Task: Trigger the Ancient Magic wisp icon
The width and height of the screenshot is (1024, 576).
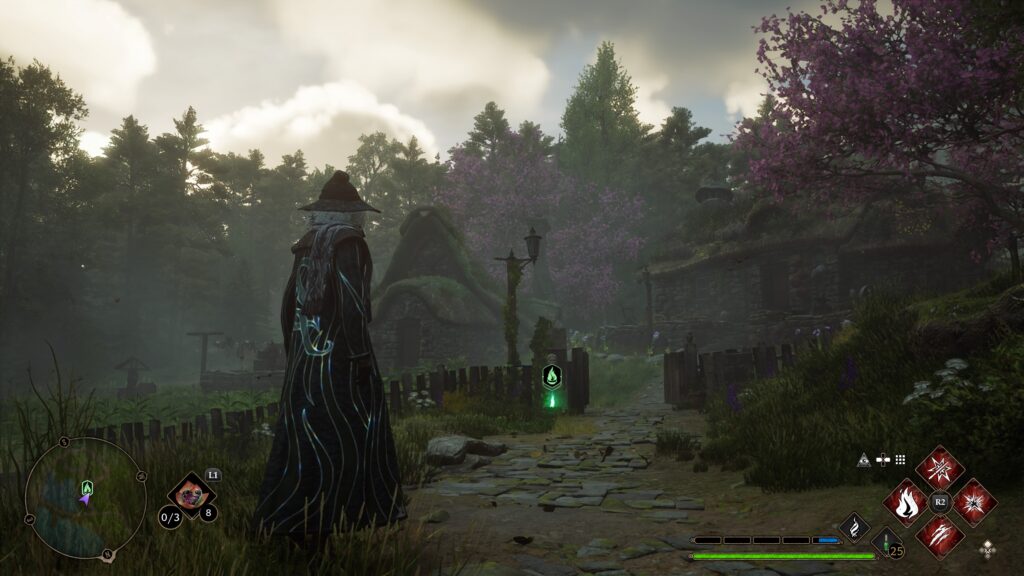Action: 855,525
